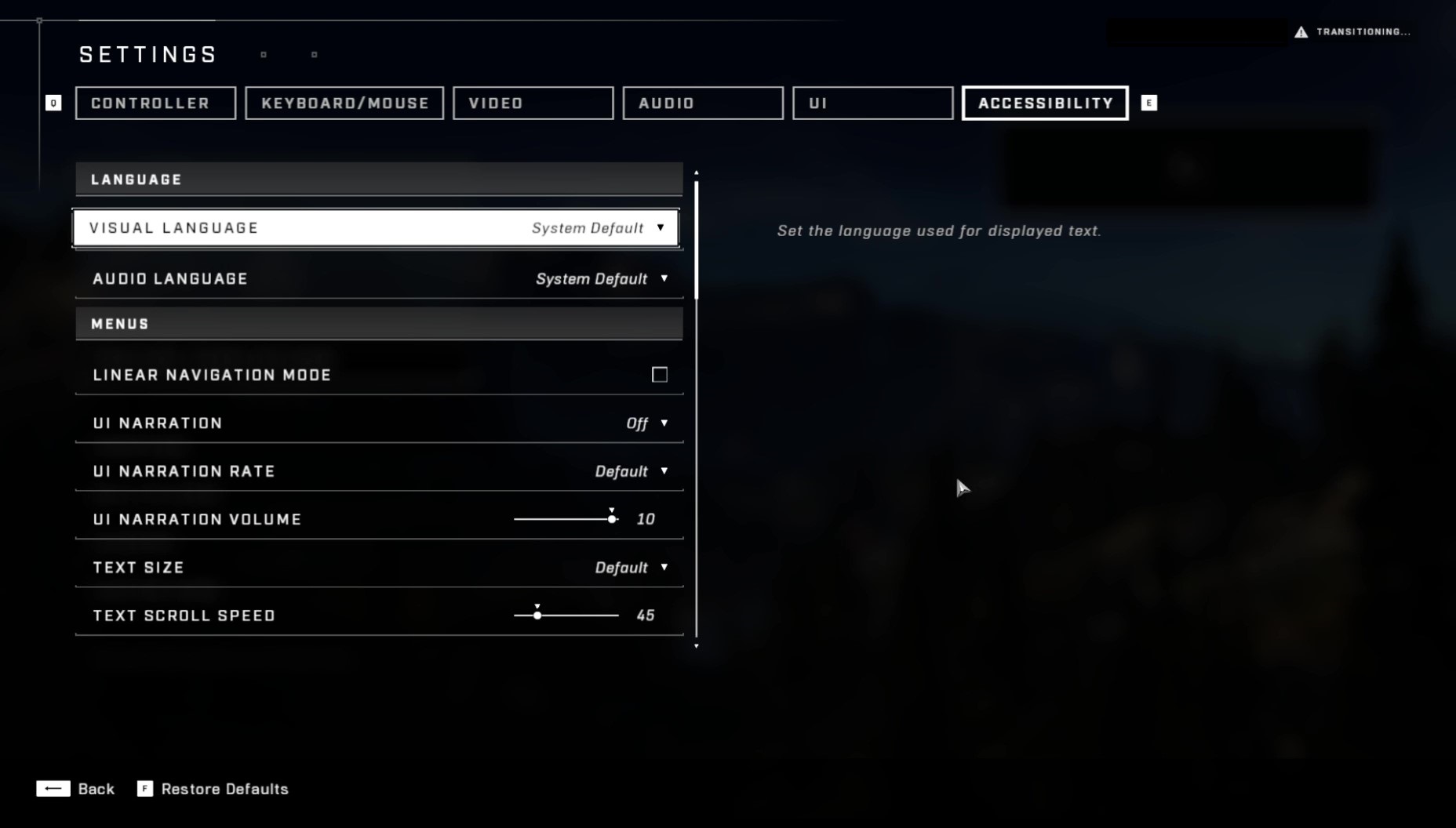Switch to the Keyboard/Mouse tab

click(344, 103)
